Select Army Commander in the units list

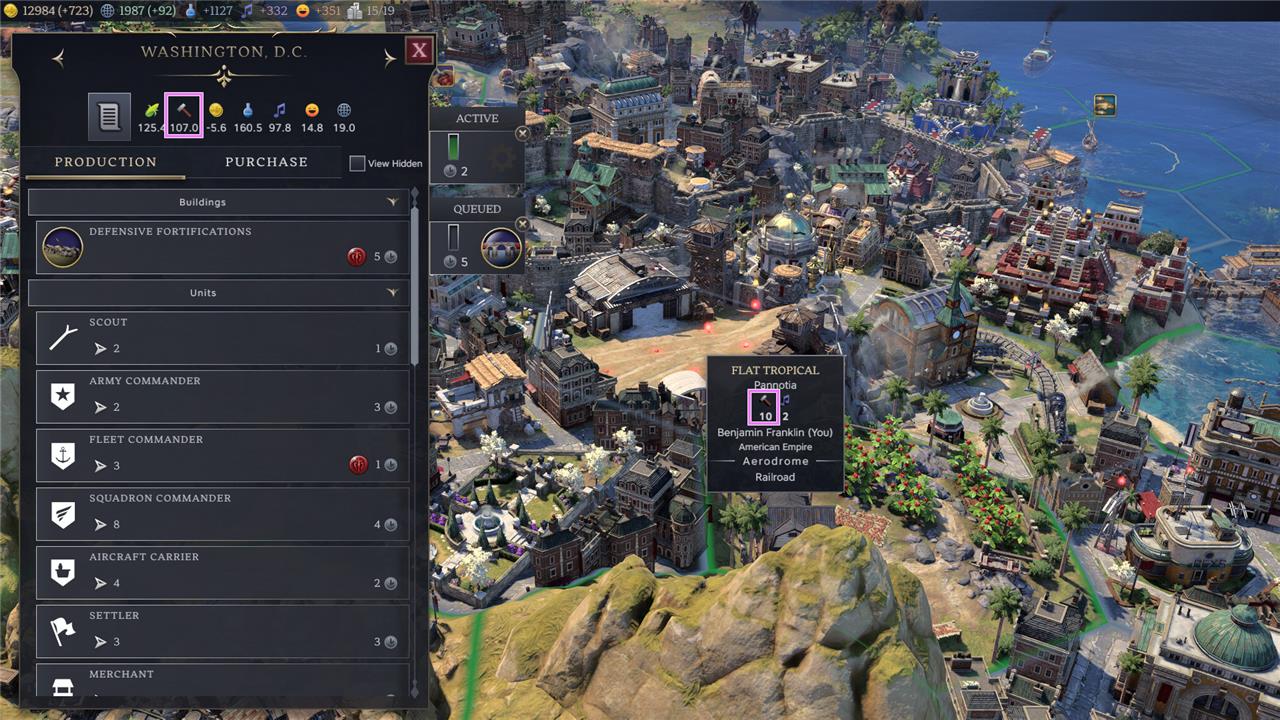coord(222,396)
